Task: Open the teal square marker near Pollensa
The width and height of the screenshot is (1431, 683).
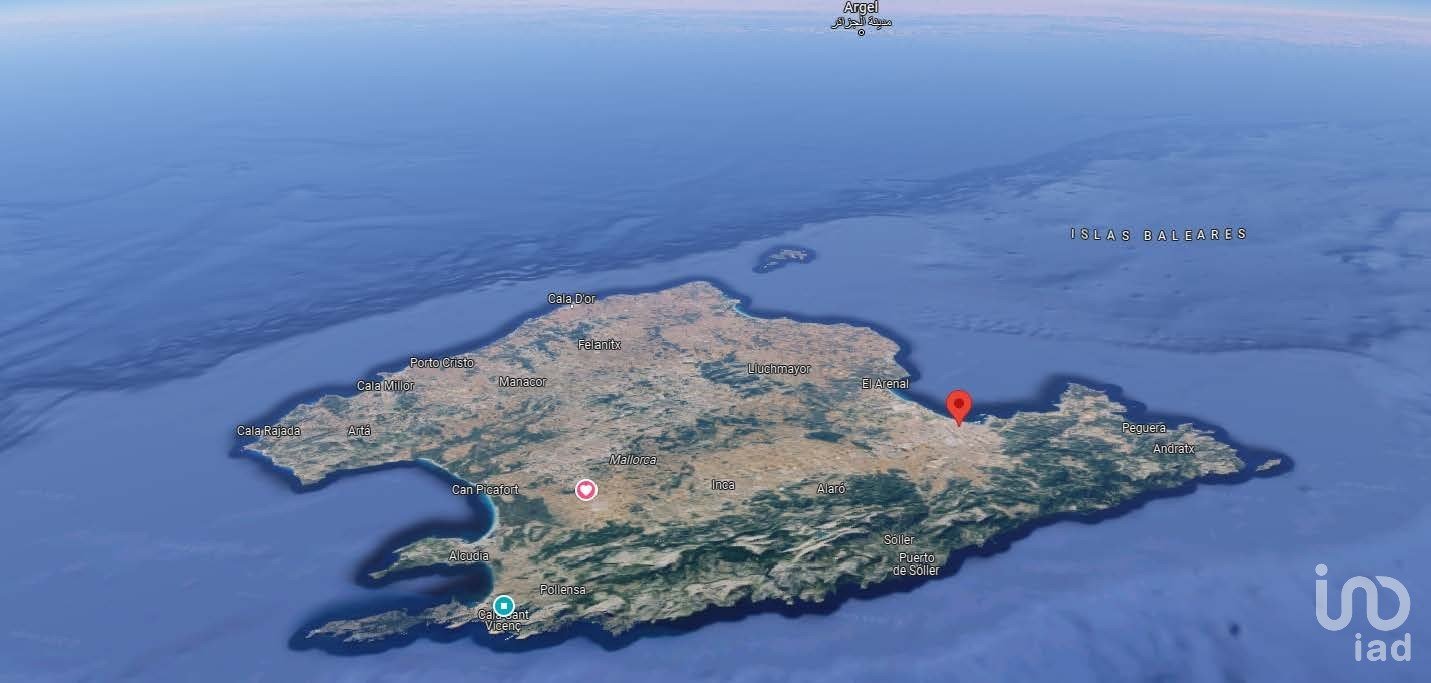Action: (504, 605)
